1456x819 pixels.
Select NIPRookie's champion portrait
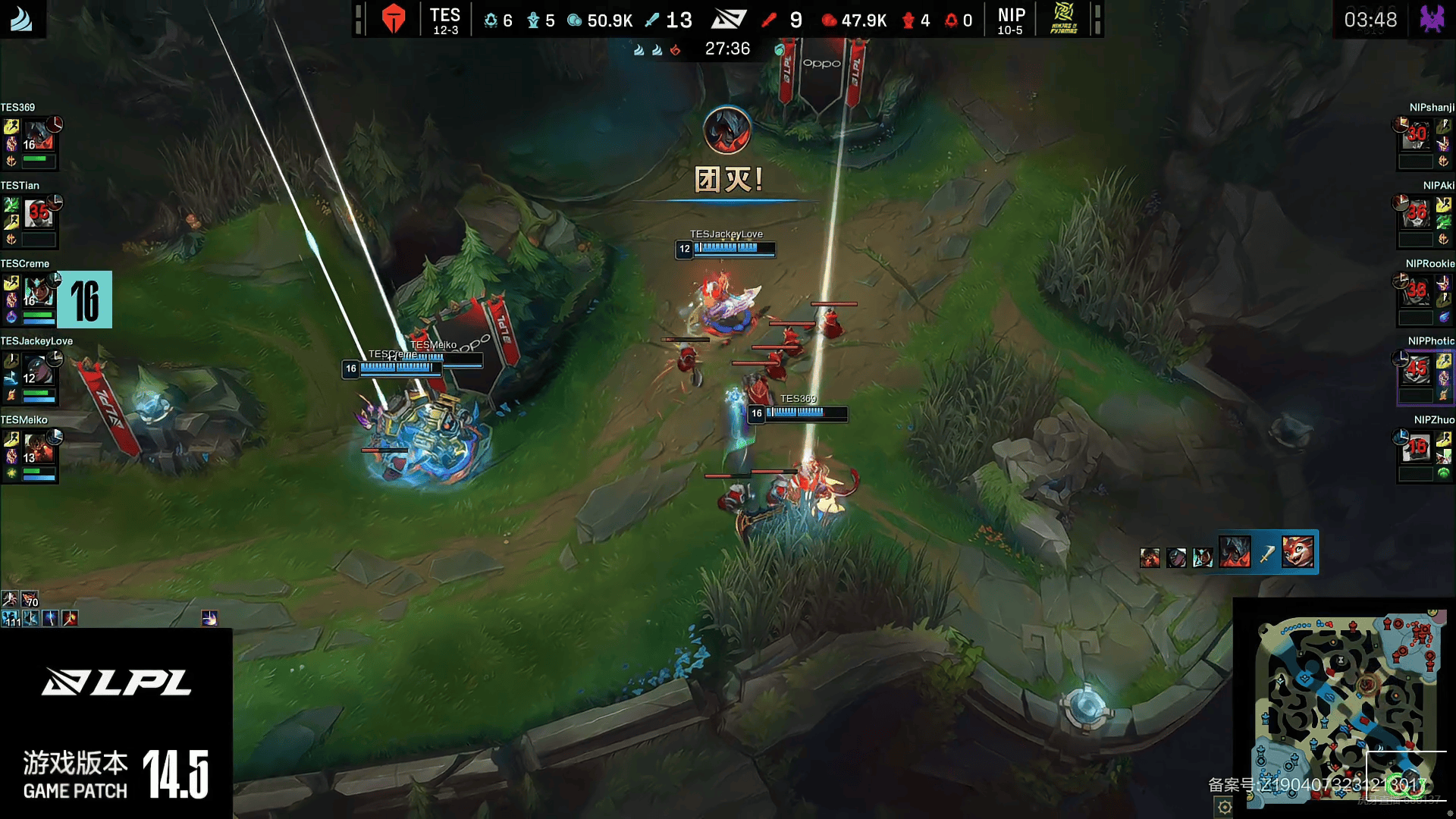point(1416,291)
